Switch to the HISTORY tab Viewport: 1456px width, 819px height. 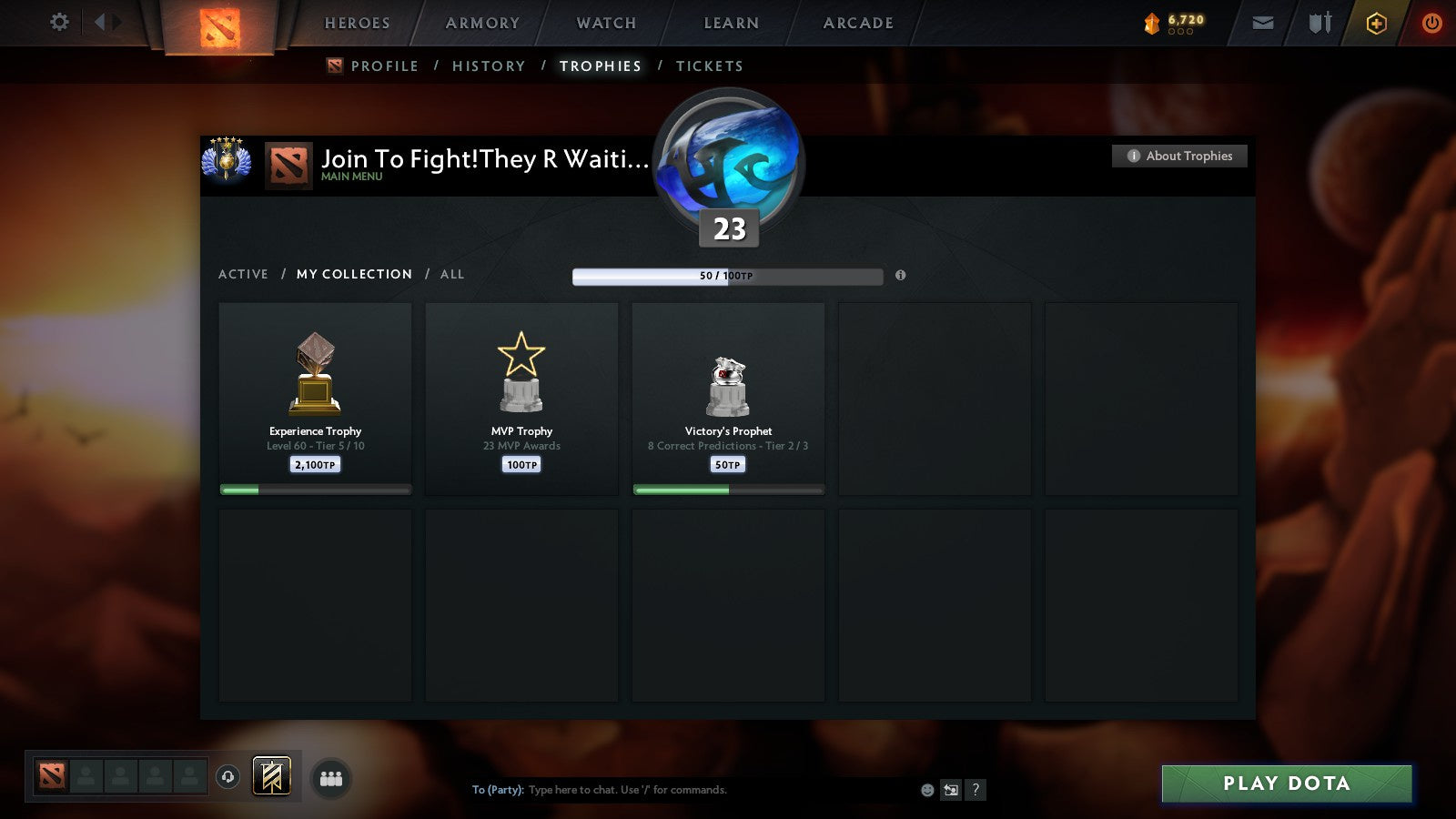click(490, 66)
